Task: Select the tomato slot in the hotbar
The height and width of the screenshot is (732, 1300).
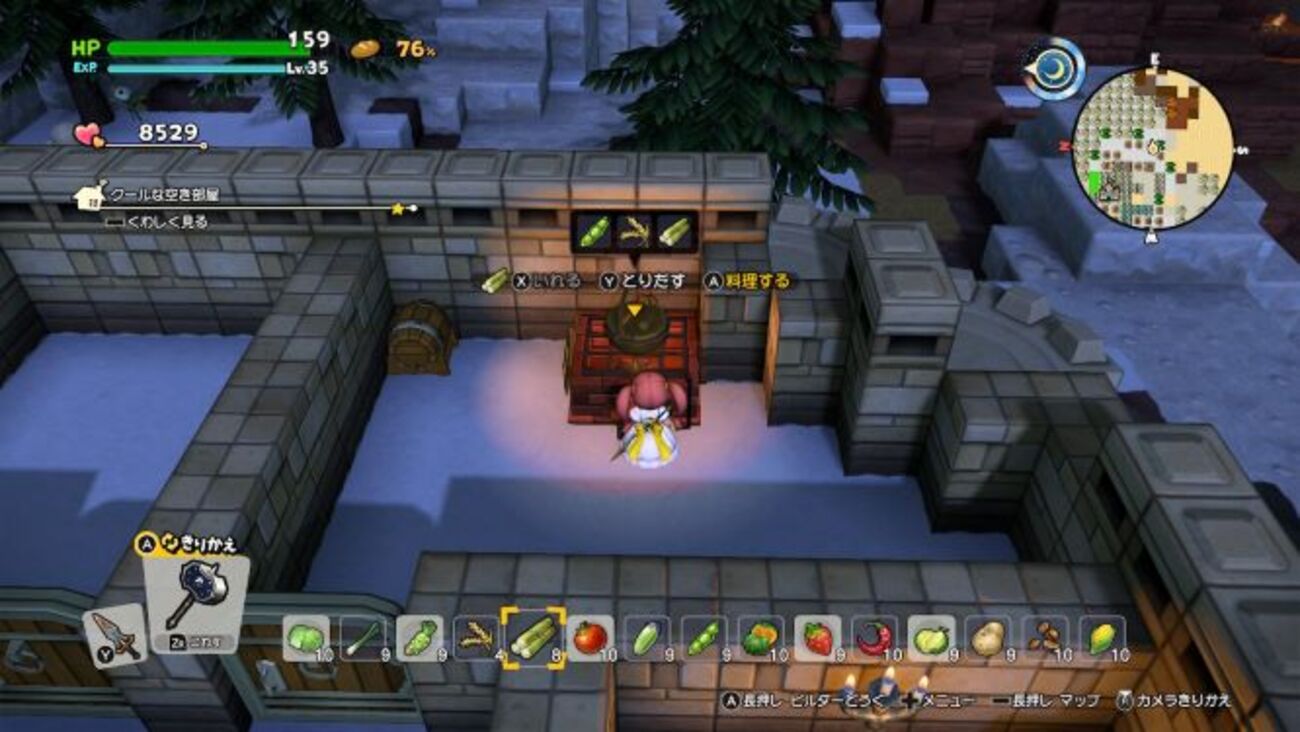Action: coord(590,637)
